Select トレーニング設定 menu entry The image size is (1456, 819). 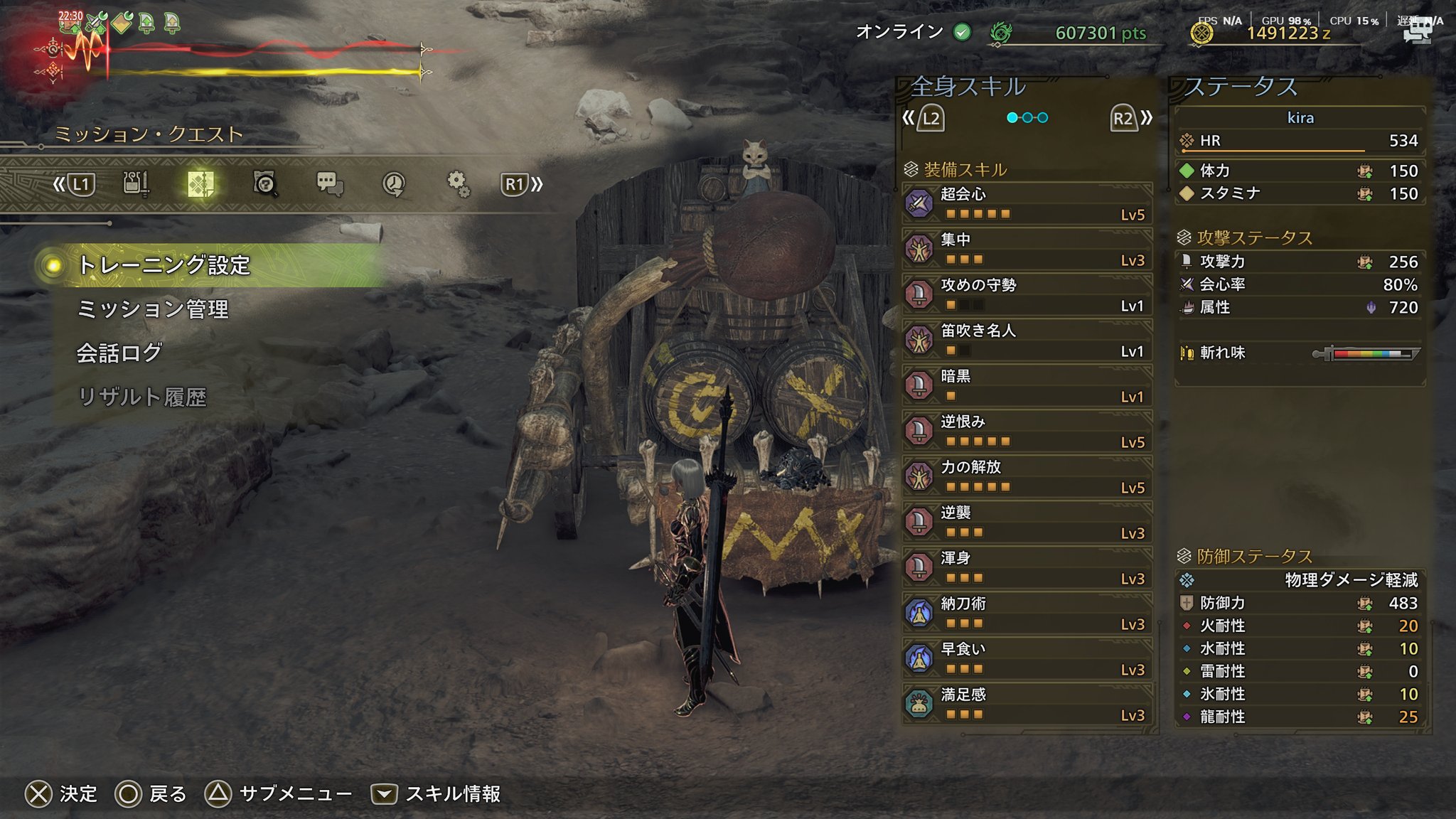164,265
